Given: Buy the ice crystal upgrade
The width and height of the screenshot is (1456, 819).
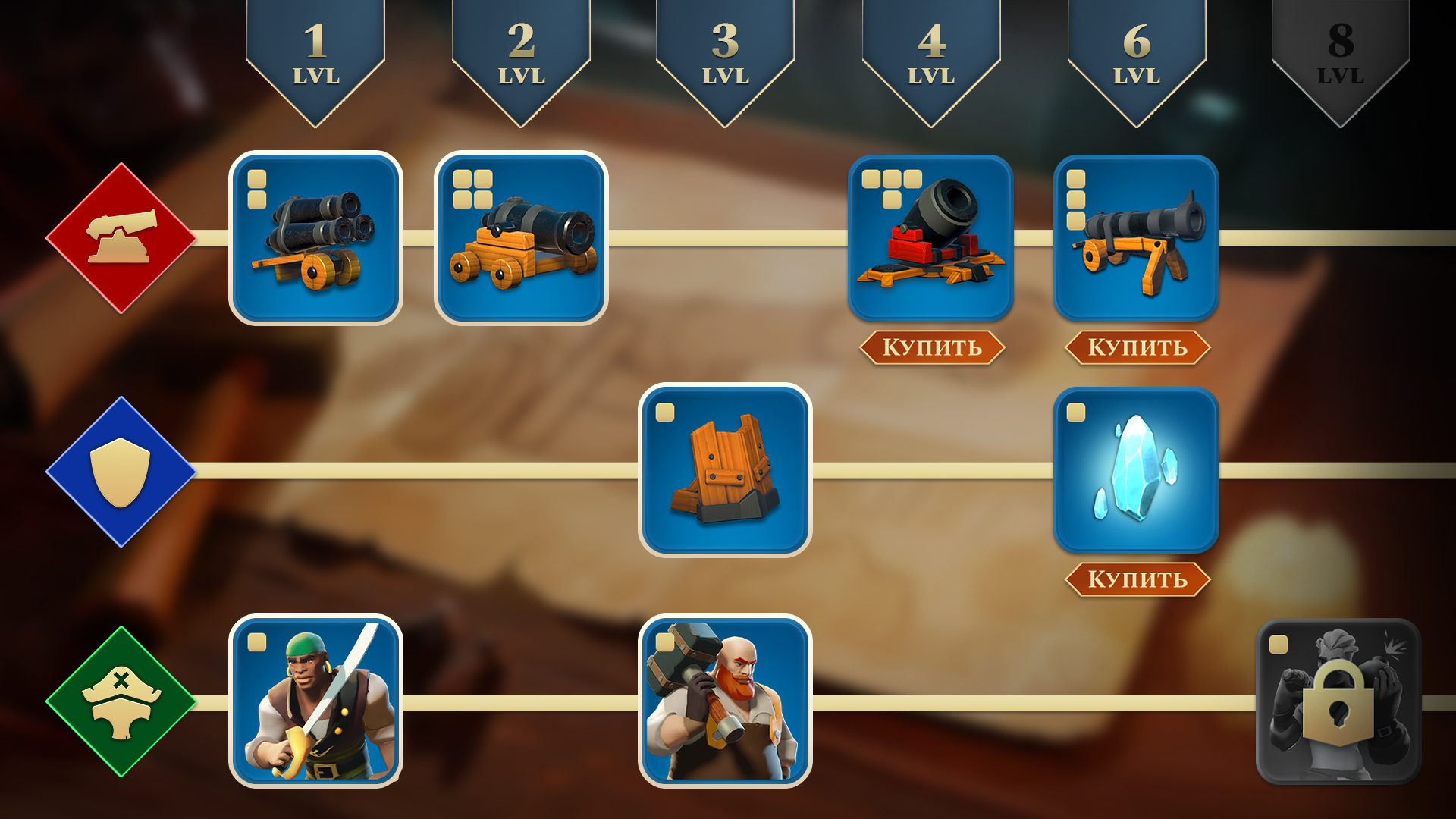Looking at the screenshot, I should [x=1137, y=579].
